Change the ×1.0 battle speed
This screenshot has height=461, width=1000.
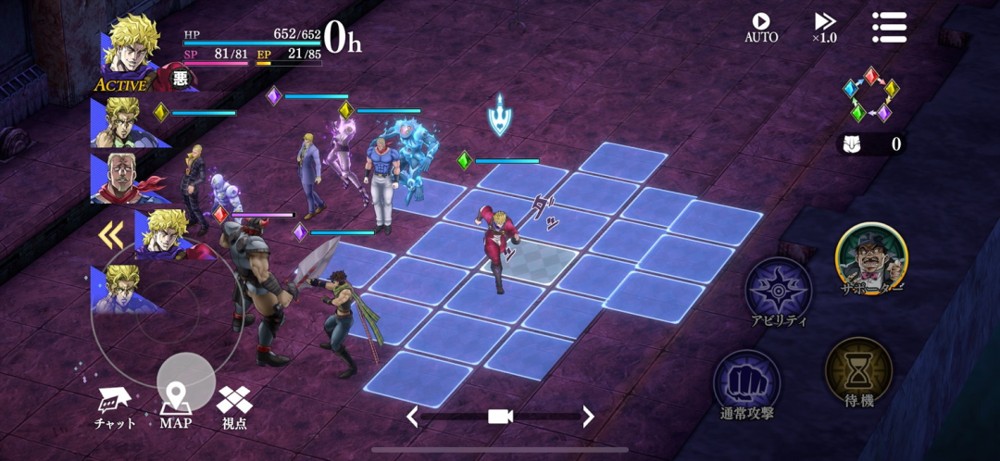pos(825,27)
